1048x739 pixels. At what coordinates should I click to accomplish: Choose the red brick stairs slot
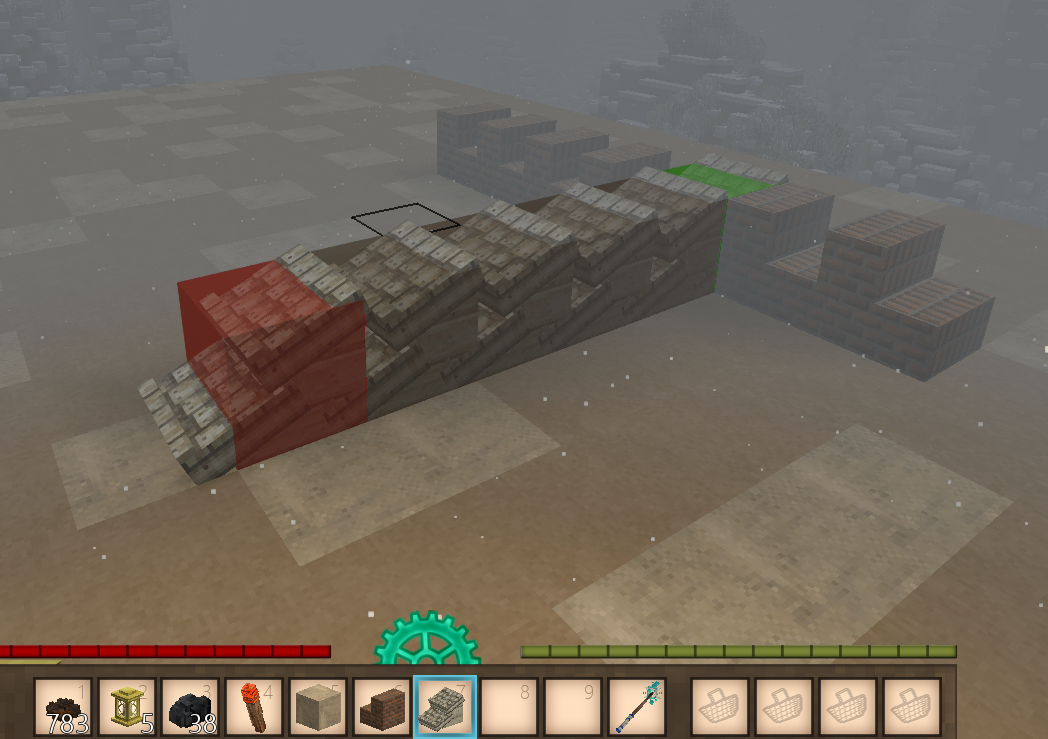[382, 707]
